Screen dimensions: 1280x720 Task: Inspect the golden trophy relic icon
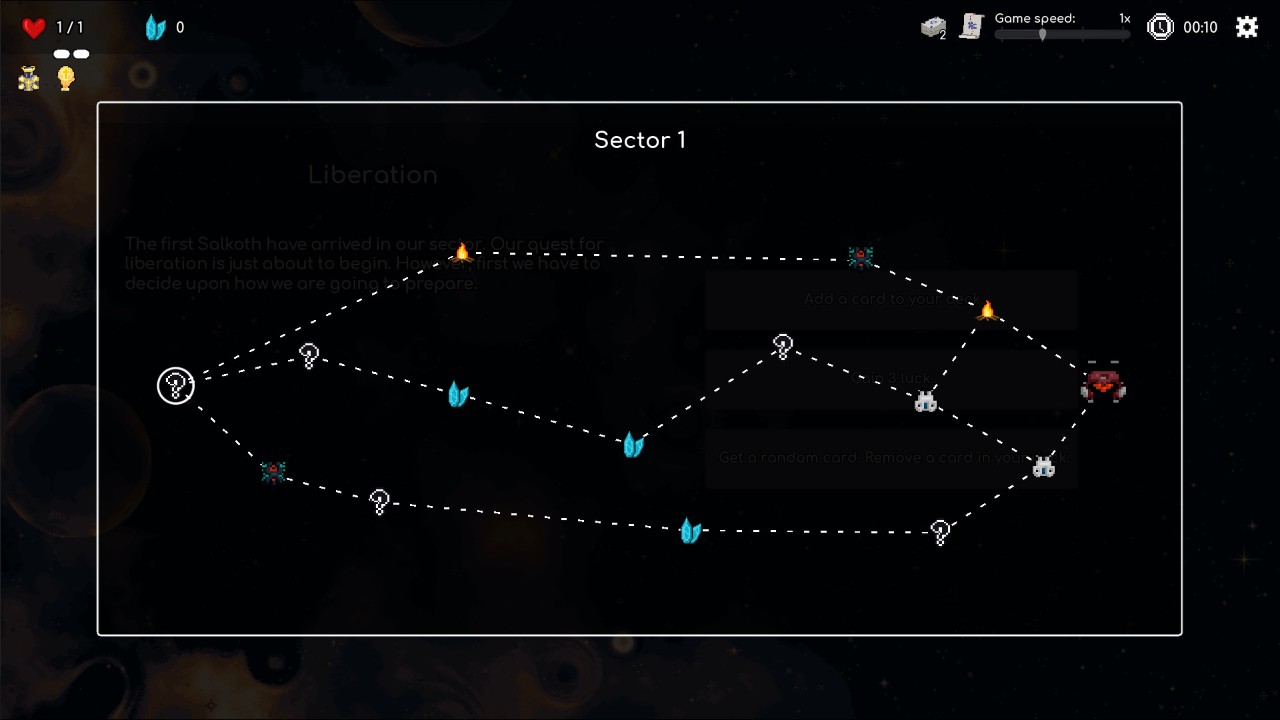point(66,78)
